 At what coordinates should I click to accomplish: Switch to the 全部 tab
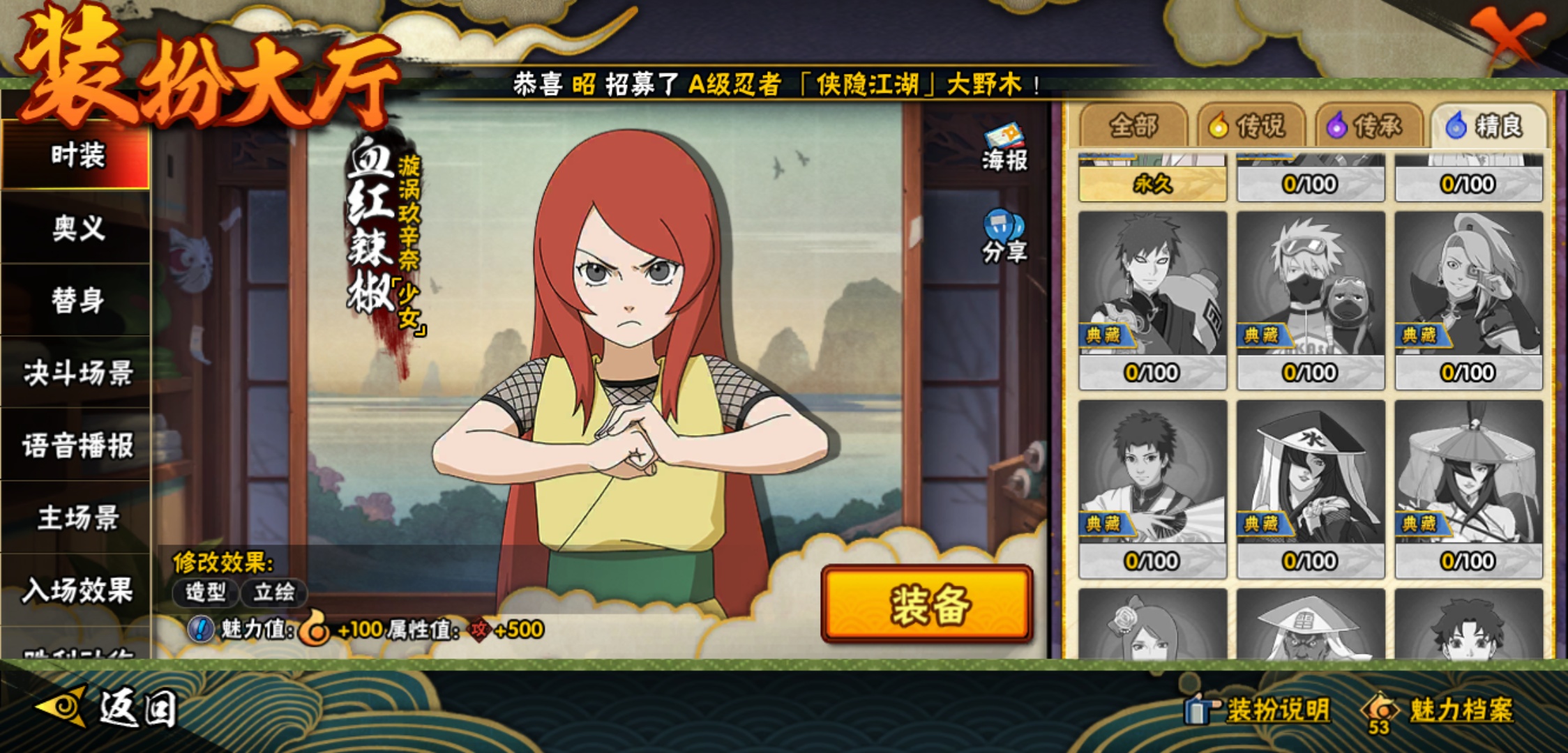click(1133, 126)
